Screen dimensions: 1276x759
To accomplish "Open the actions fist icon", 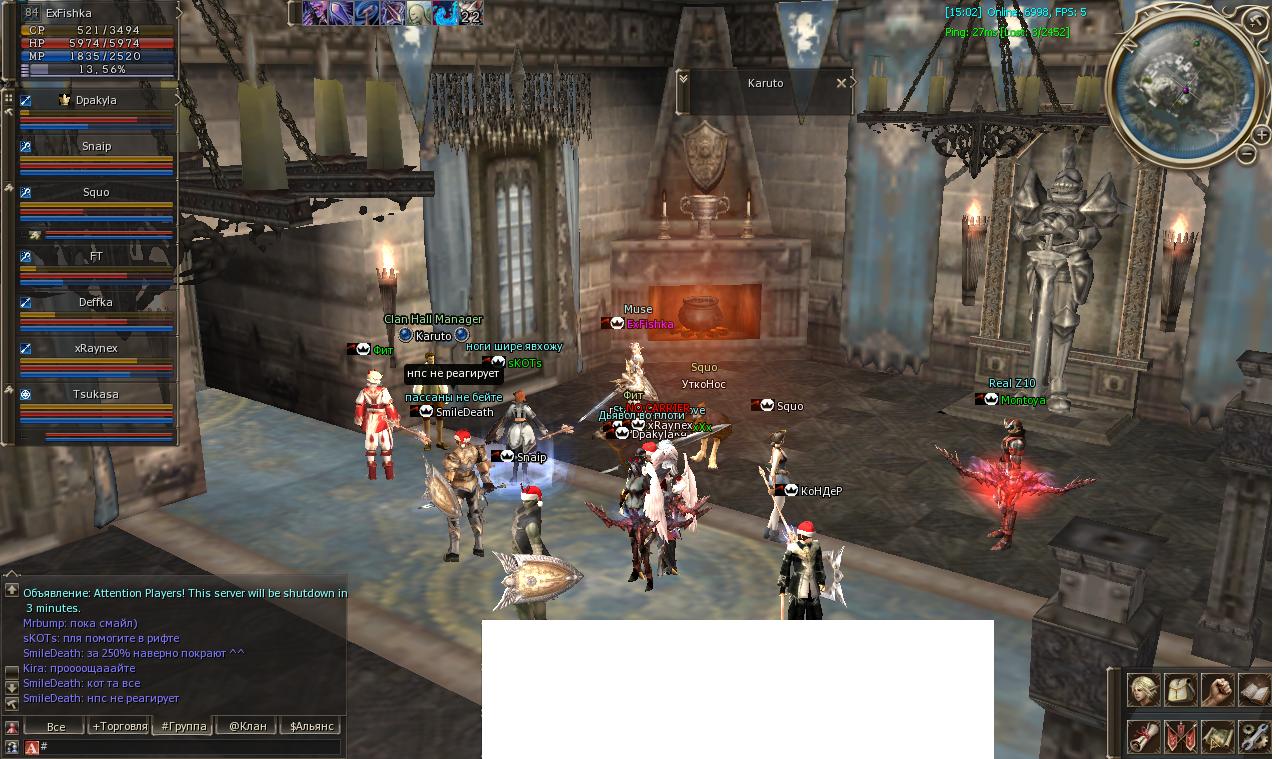I will click(x=1217, y=690).
